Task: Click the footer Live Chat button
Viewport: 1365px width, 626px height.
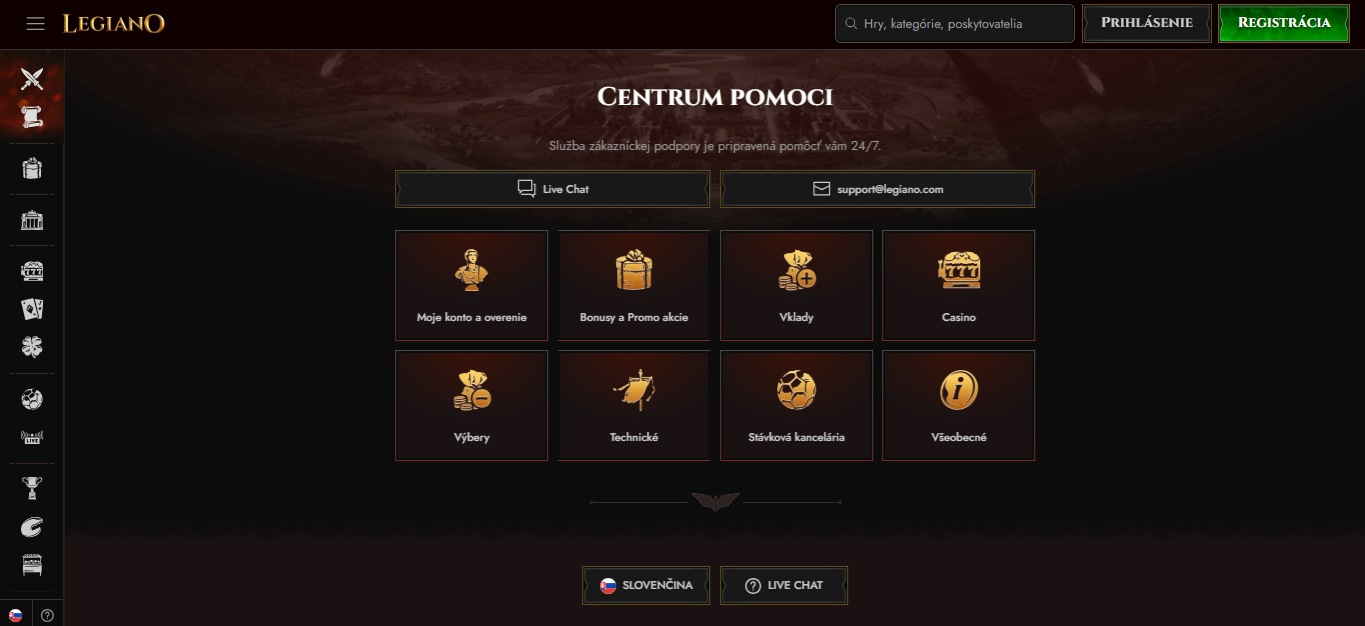Action: (784, 586)
